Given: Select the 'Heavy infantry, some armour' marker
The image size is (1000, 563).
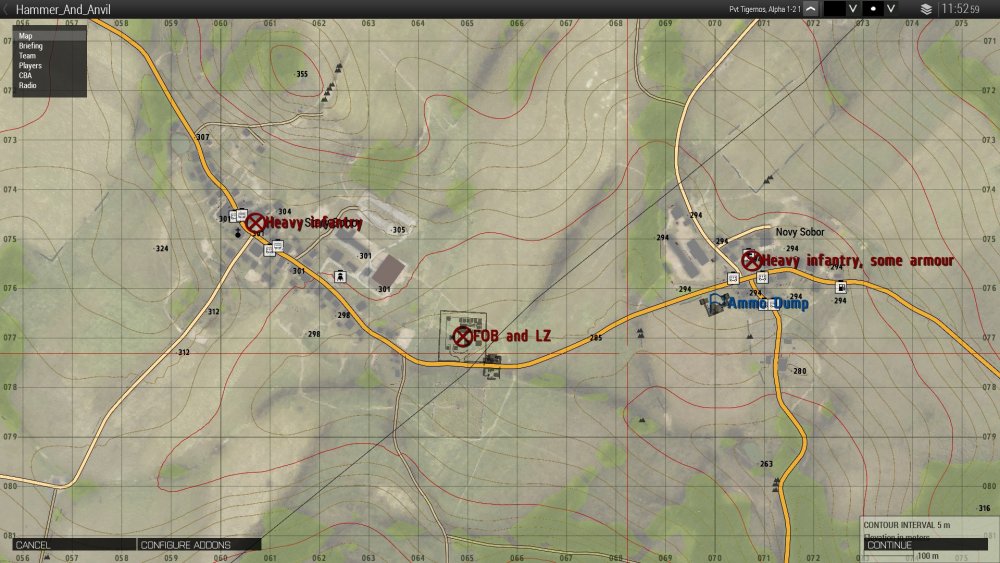Looking at the screenshot, I should point(751,260).
